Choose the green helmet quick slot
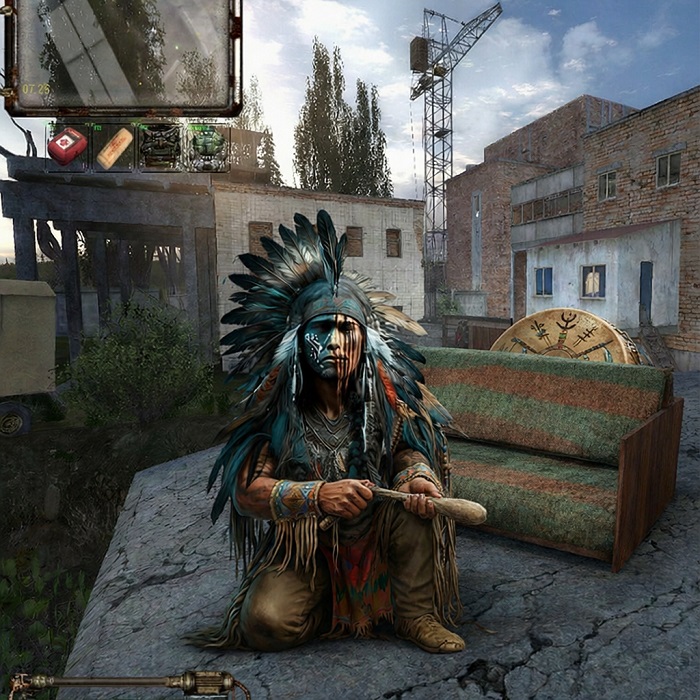Viewport: 700px width, 700px height. click(x=207, y=146)
